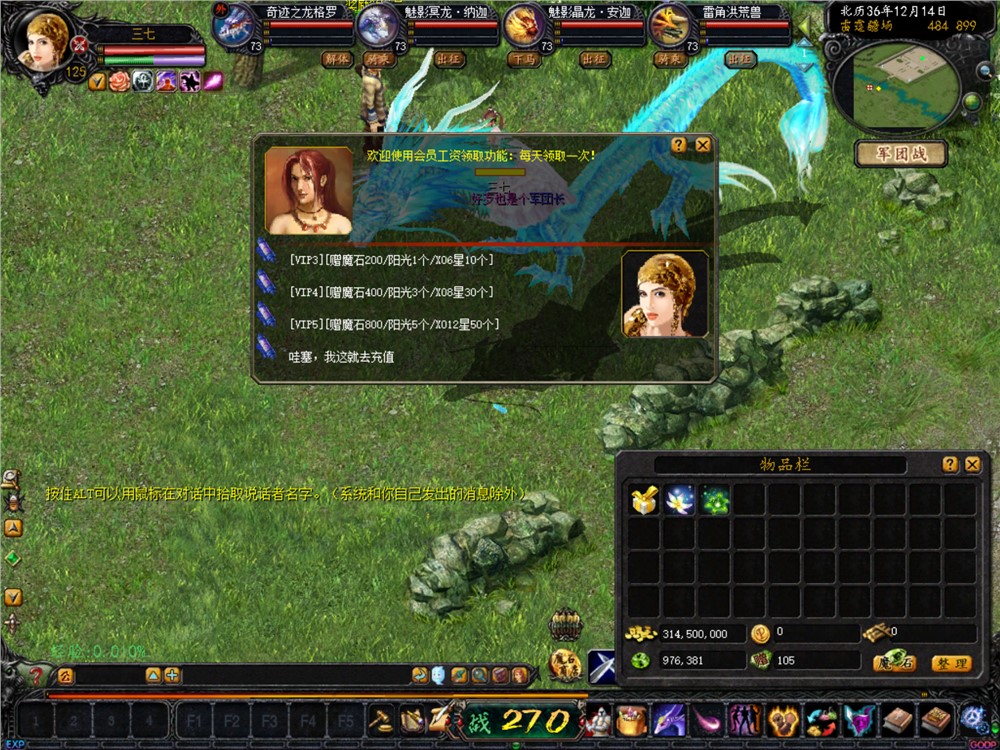The width and height of the screenshot is (1000, 750).
Task: Select the VIP4 reward option
Action: click(x=390, y=292)
